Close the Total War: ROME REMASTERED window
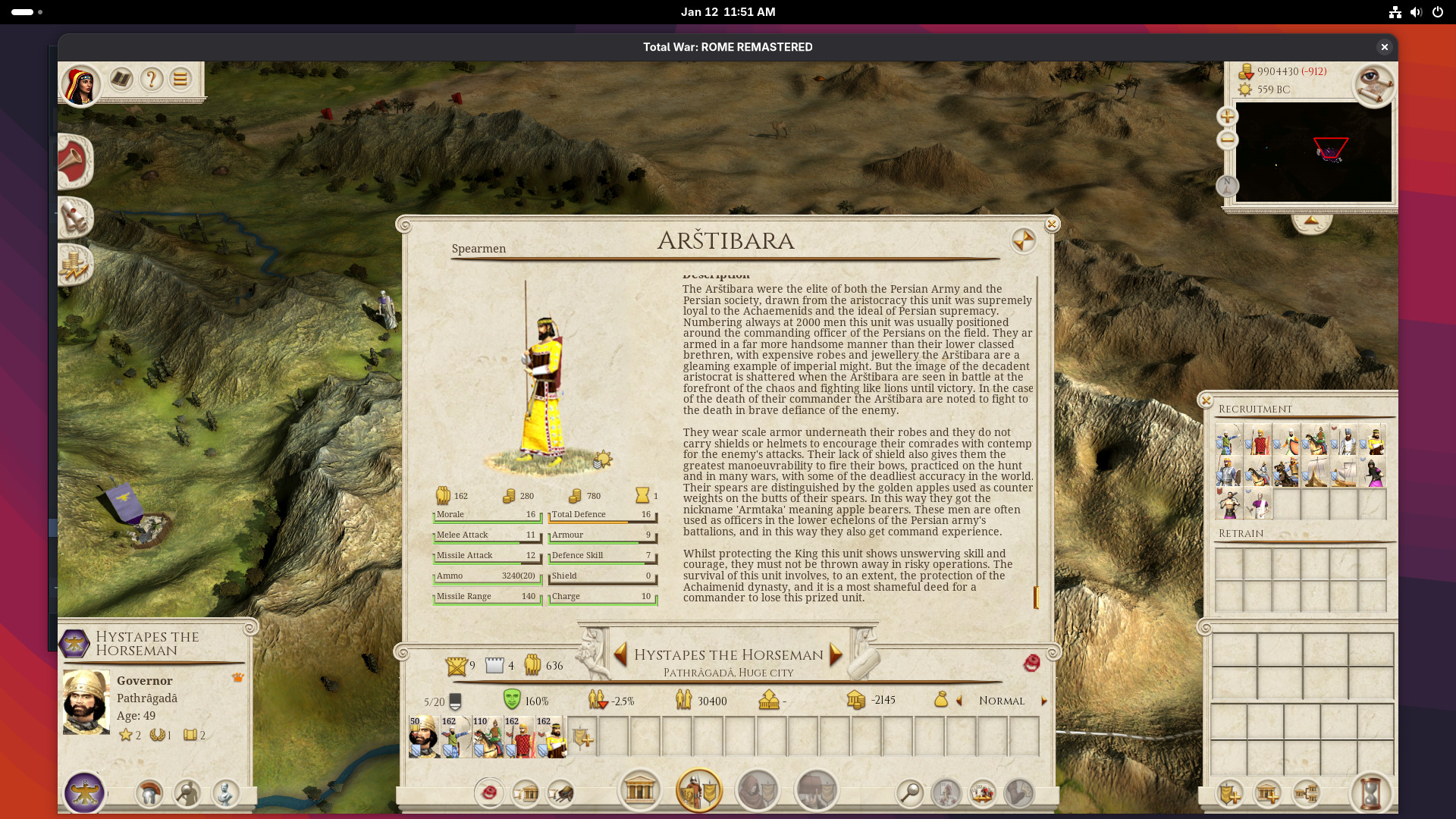 [x=1384, y=47]
